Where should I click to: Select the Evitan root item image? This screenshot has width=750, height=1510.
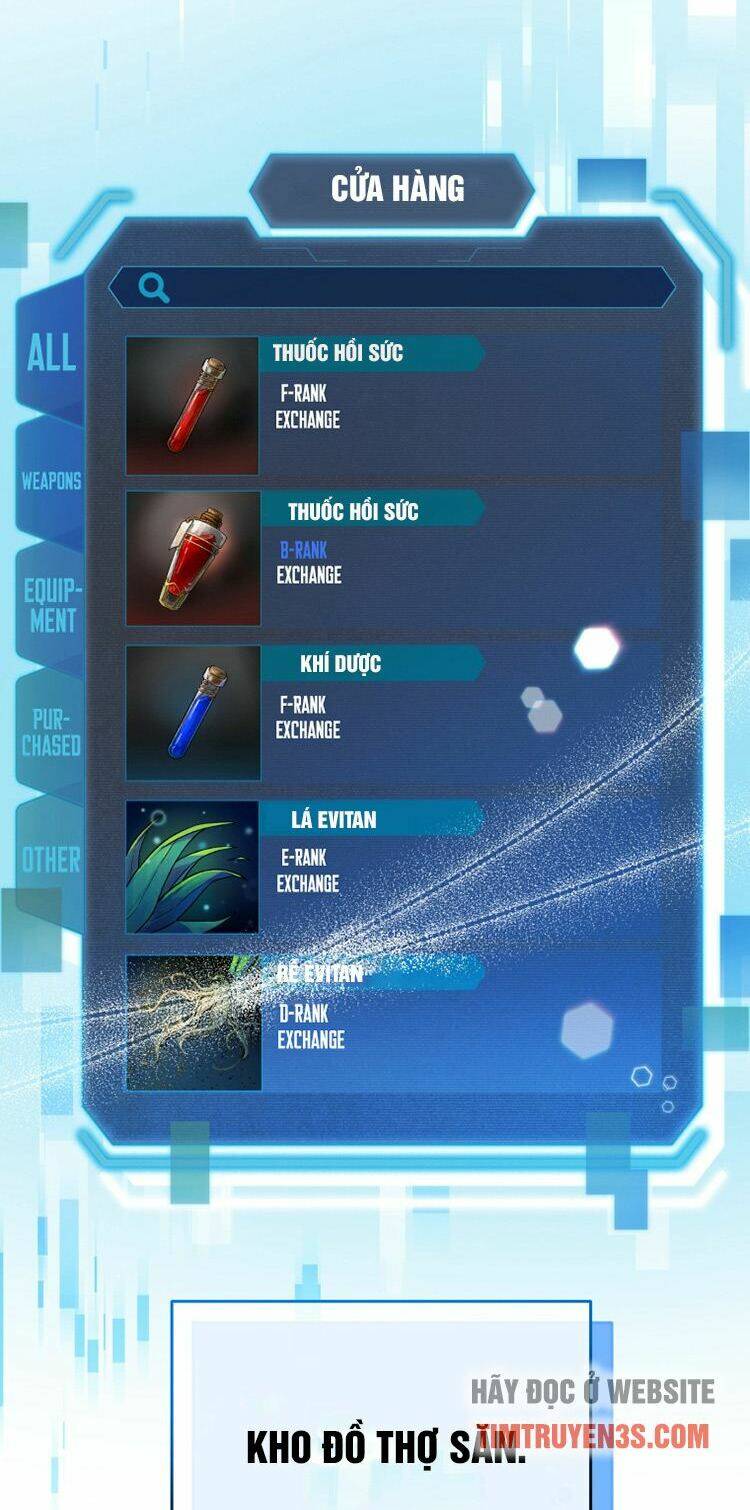(x=192, y=1022)
